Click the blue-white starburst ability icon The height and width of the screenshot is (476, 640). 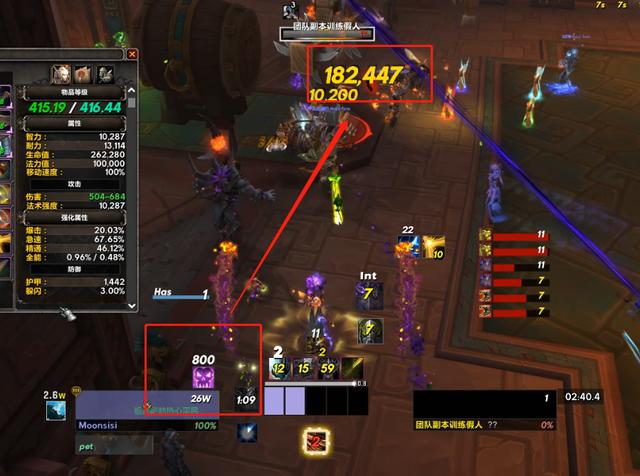247,432
